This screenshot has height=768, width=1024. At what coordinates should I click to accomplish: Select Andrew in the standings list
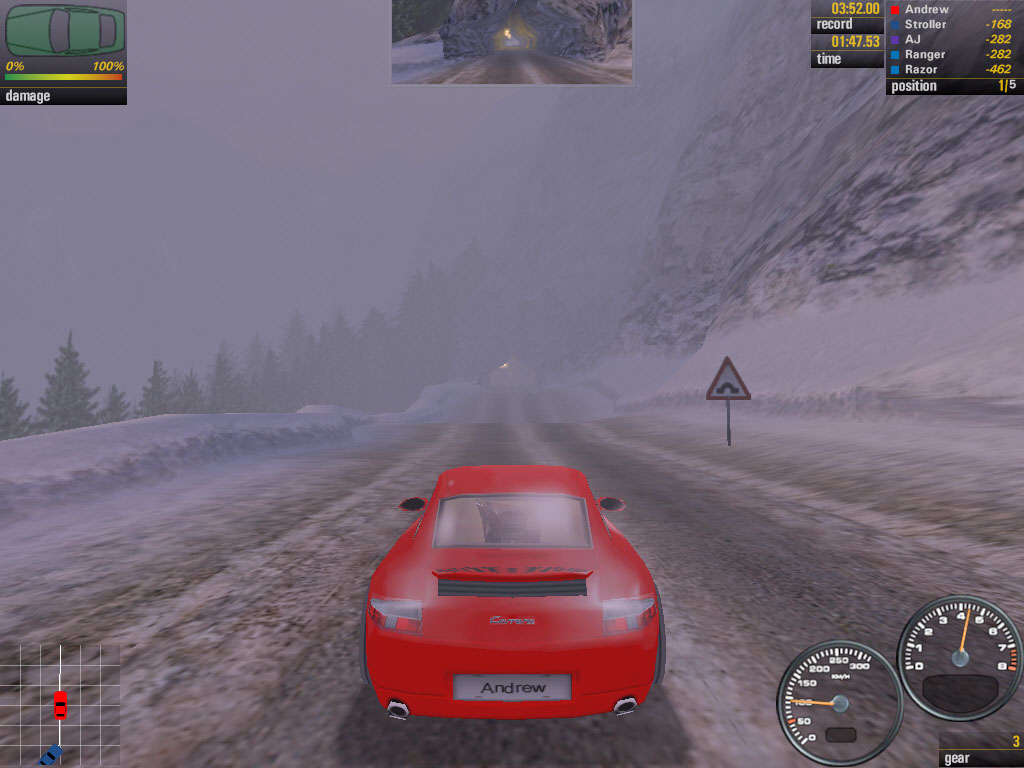926,9
